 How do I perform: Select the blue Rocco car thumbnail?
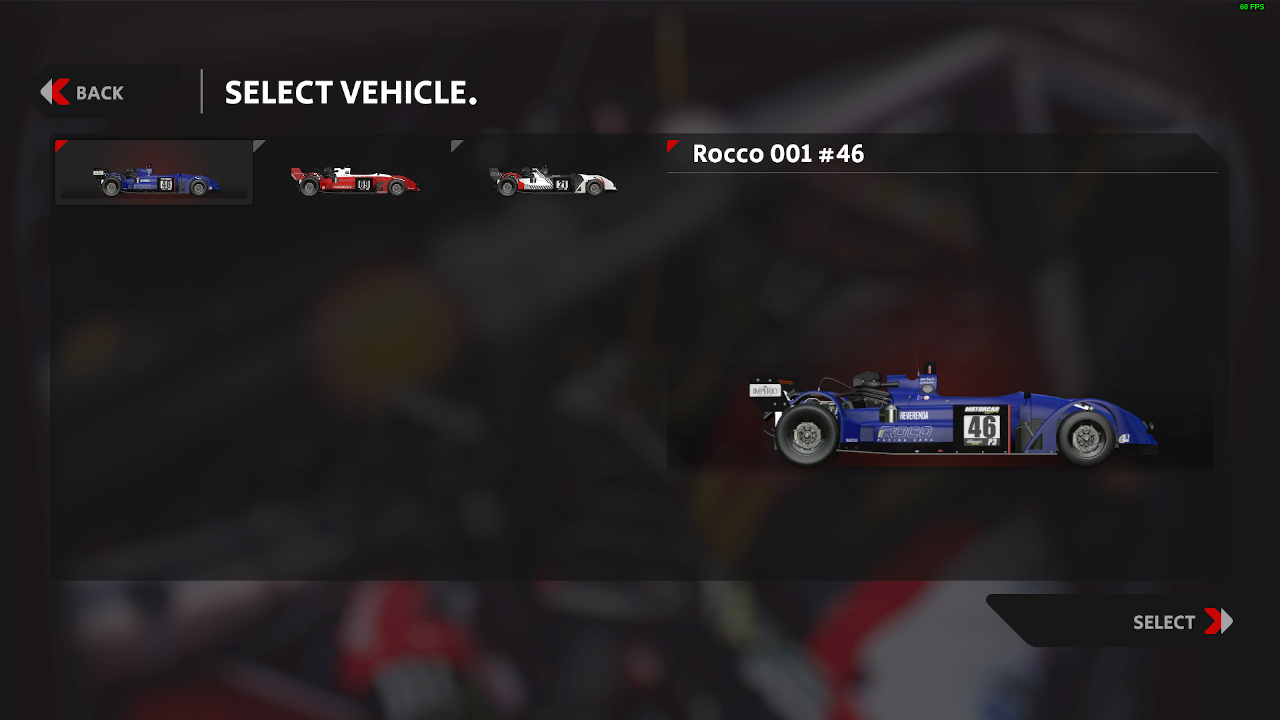tap(155, 174)
